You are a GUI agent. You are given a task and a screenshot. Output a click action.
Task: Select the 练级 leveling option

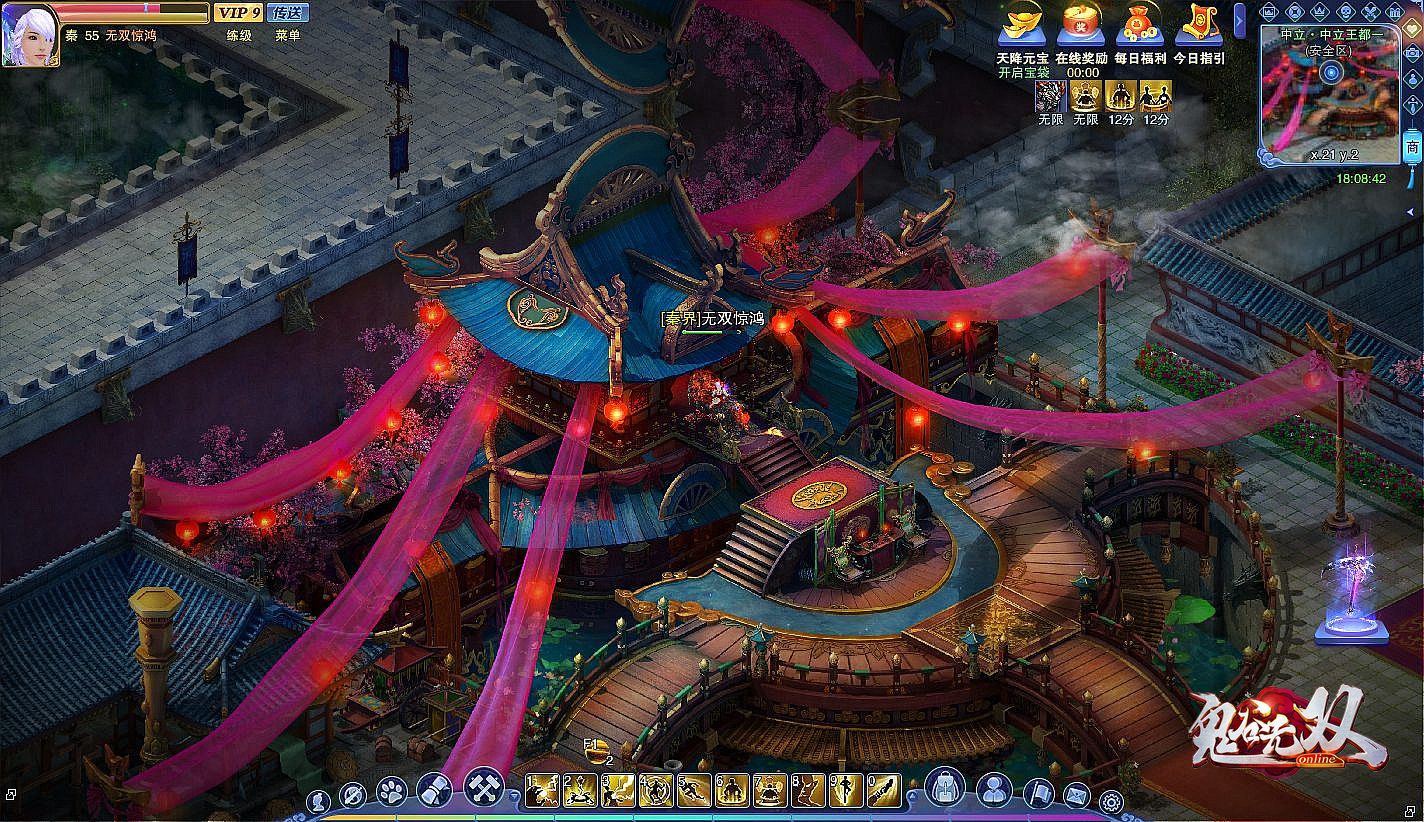tap(239, 35)
